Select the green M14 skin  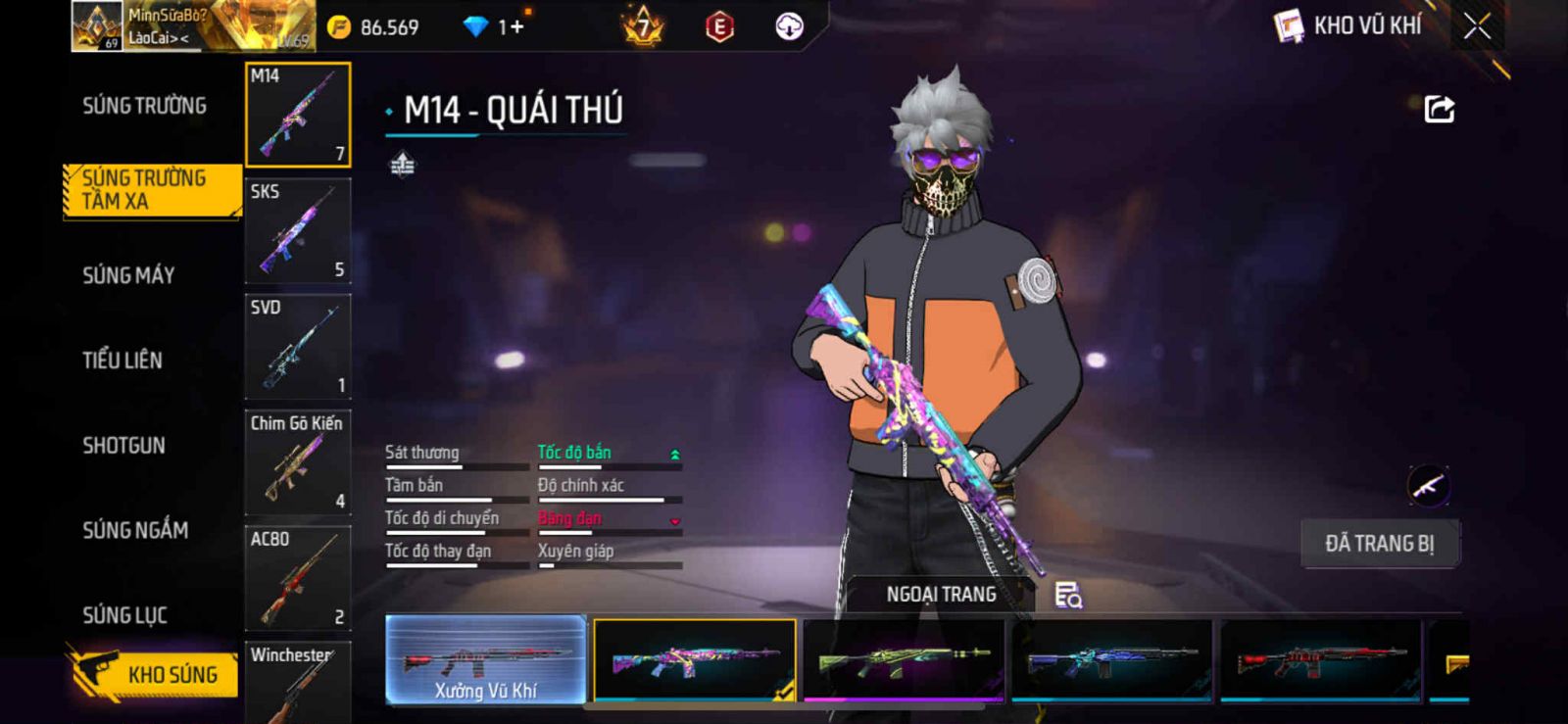click(903, 661)
